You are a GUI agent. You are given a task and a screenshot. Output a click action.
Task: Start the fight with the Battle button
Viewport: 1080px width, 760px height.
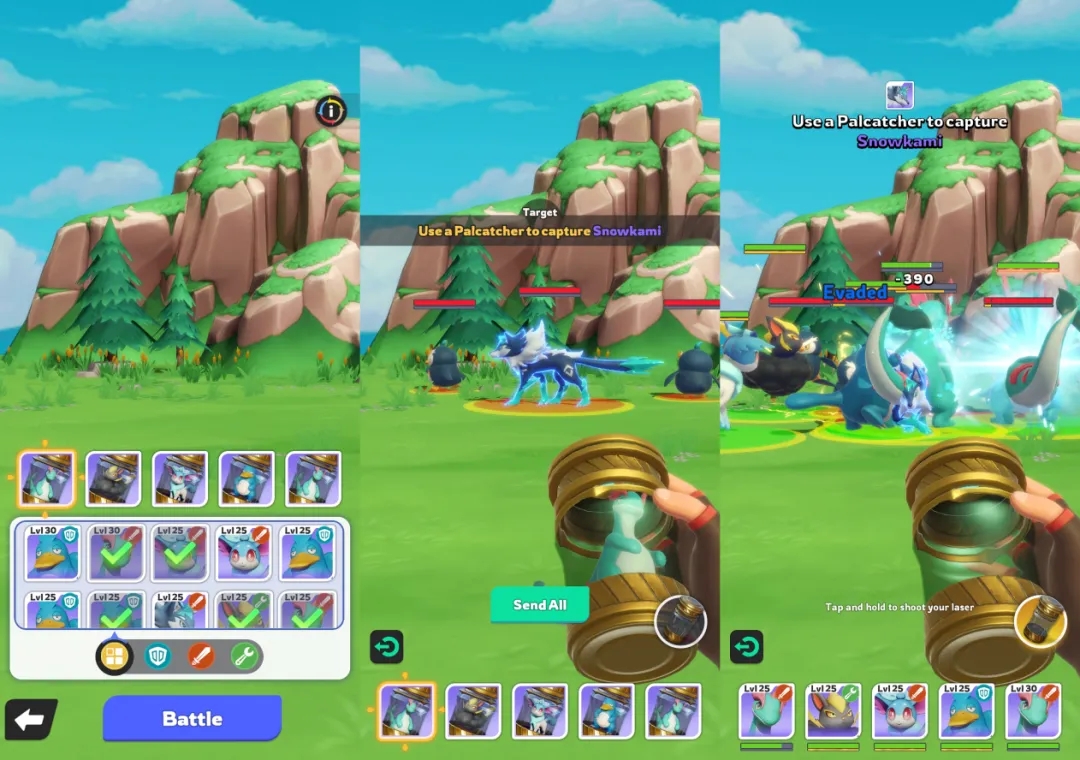tap(192, 718)
